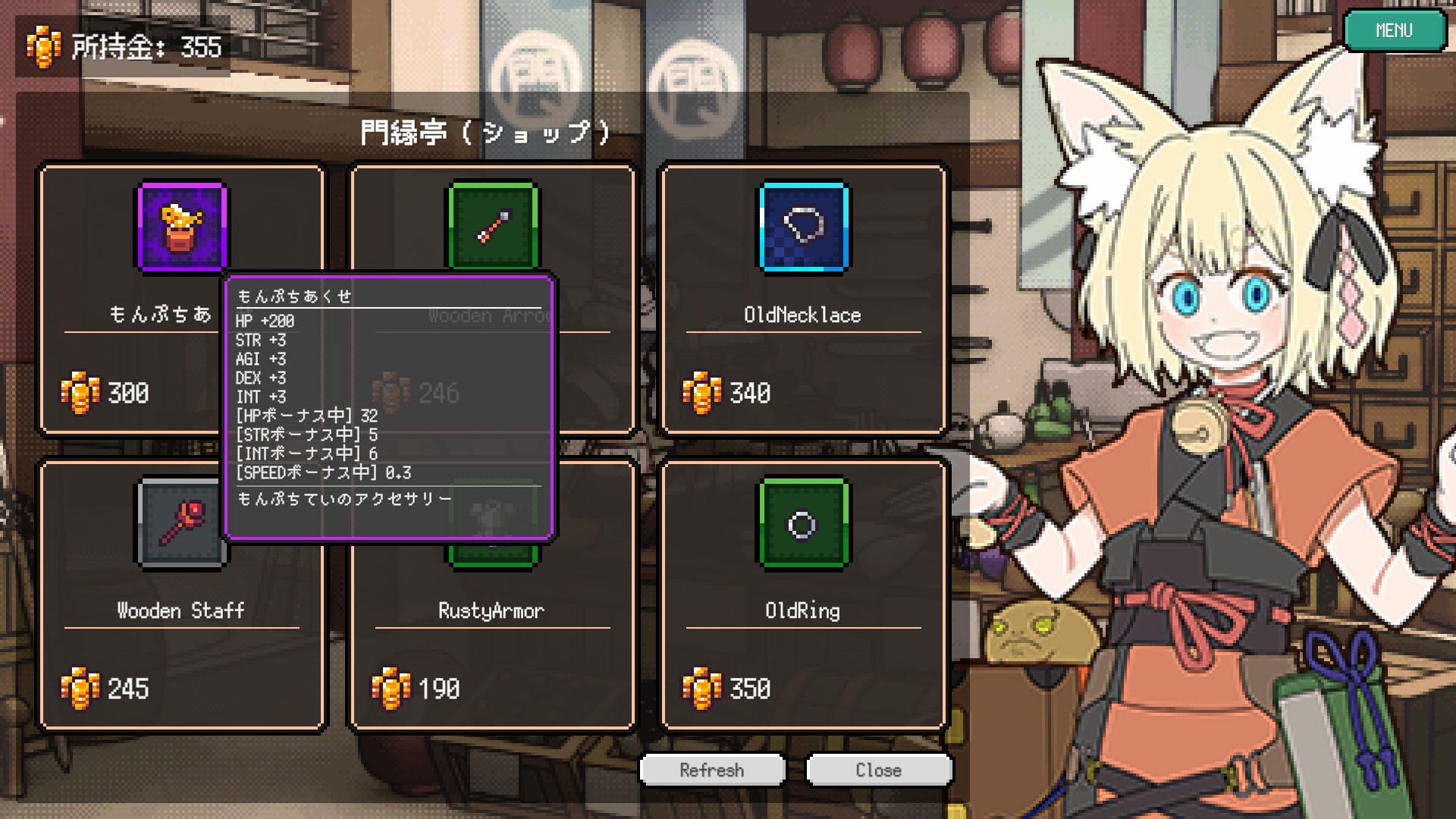
Task: Click the Wooden Staff item icon
Action: tap(180, 523)
